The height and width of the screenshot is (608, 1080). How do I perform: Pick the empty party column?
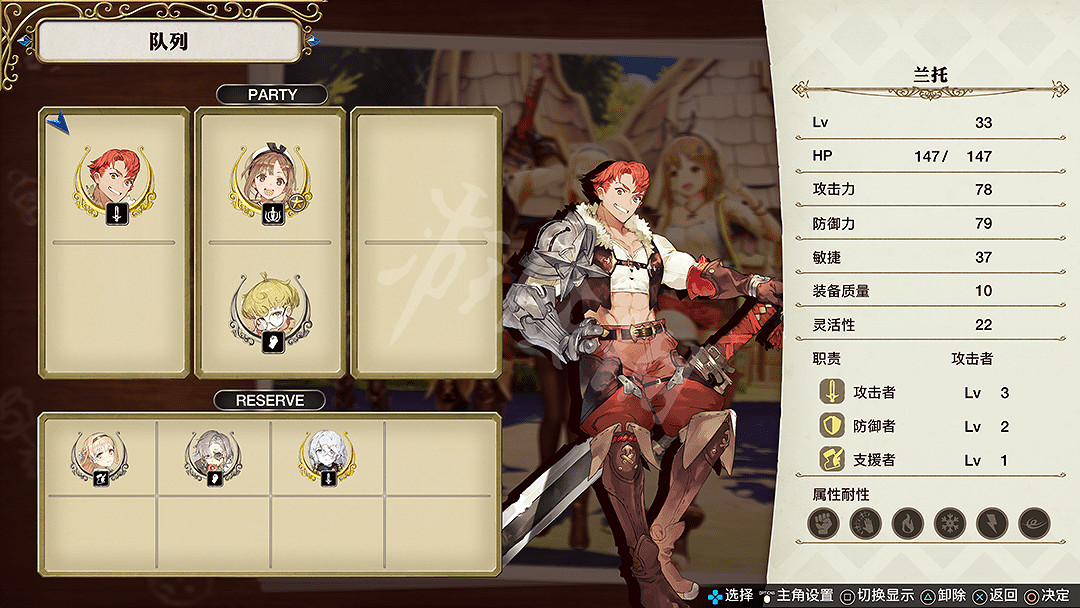(x=426, y=243)
